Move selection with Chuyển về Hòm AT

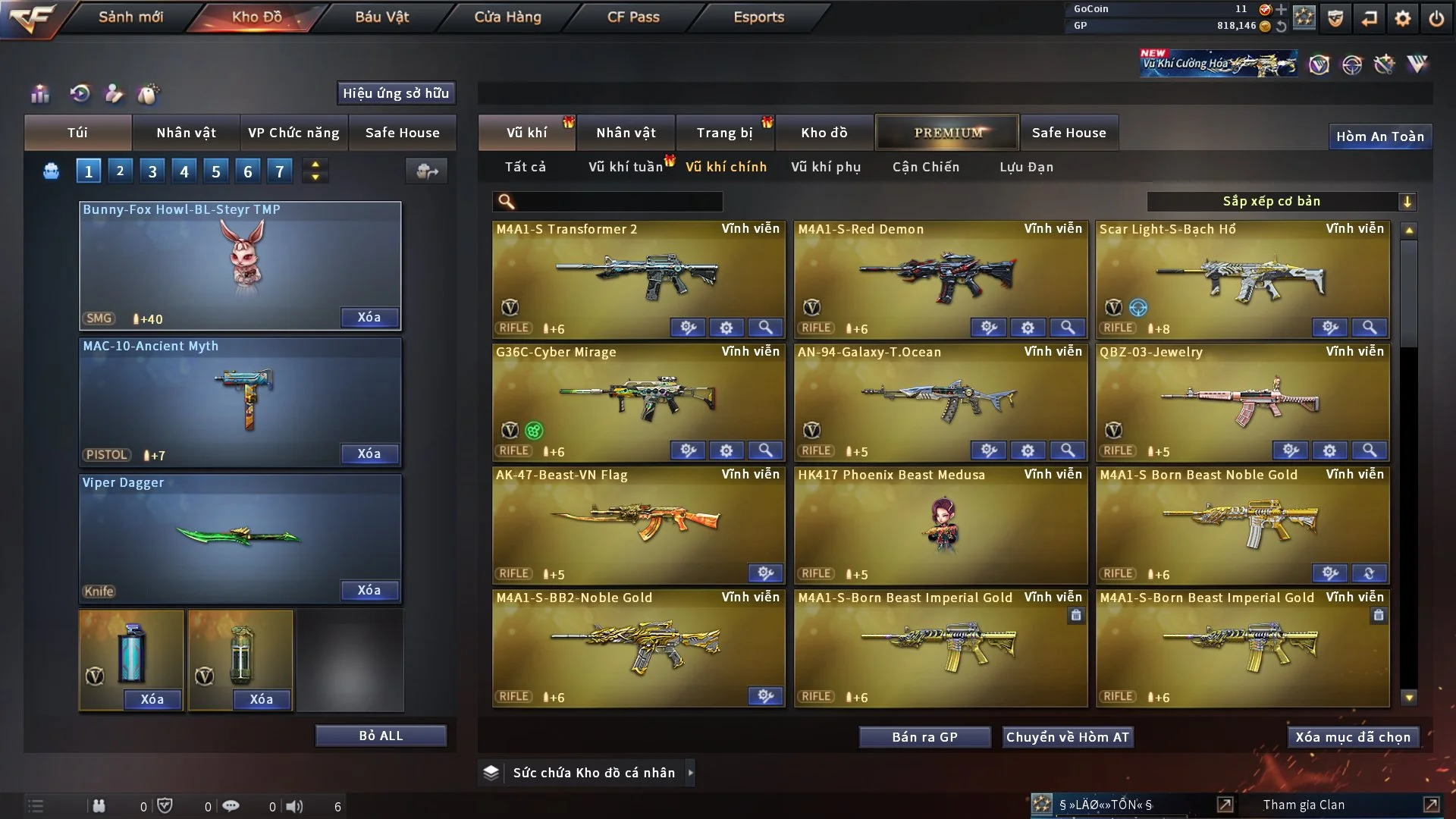[1068, 737]
